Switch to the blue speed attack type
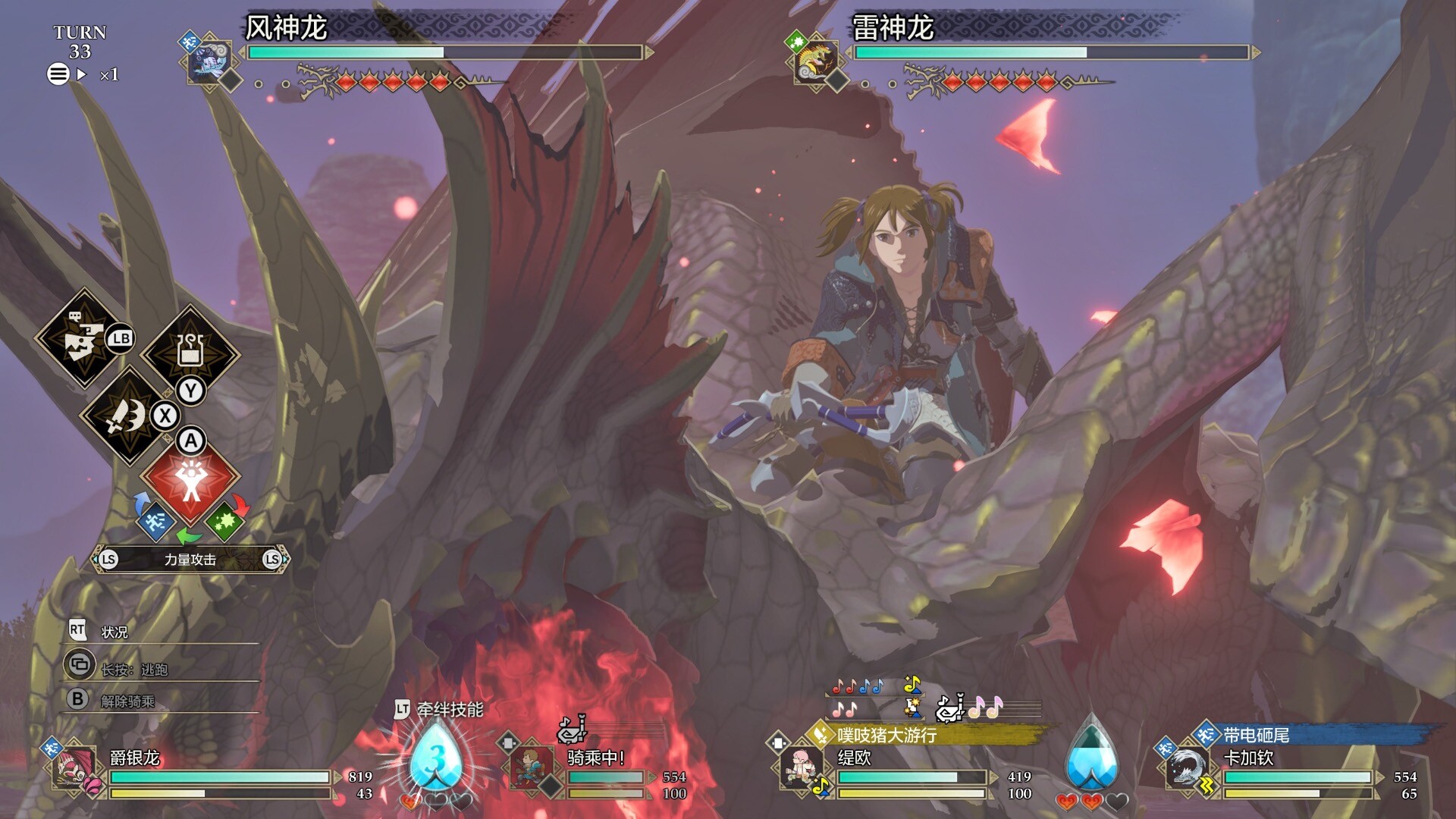Screen dimensions: 1456x819 point(155,521)
